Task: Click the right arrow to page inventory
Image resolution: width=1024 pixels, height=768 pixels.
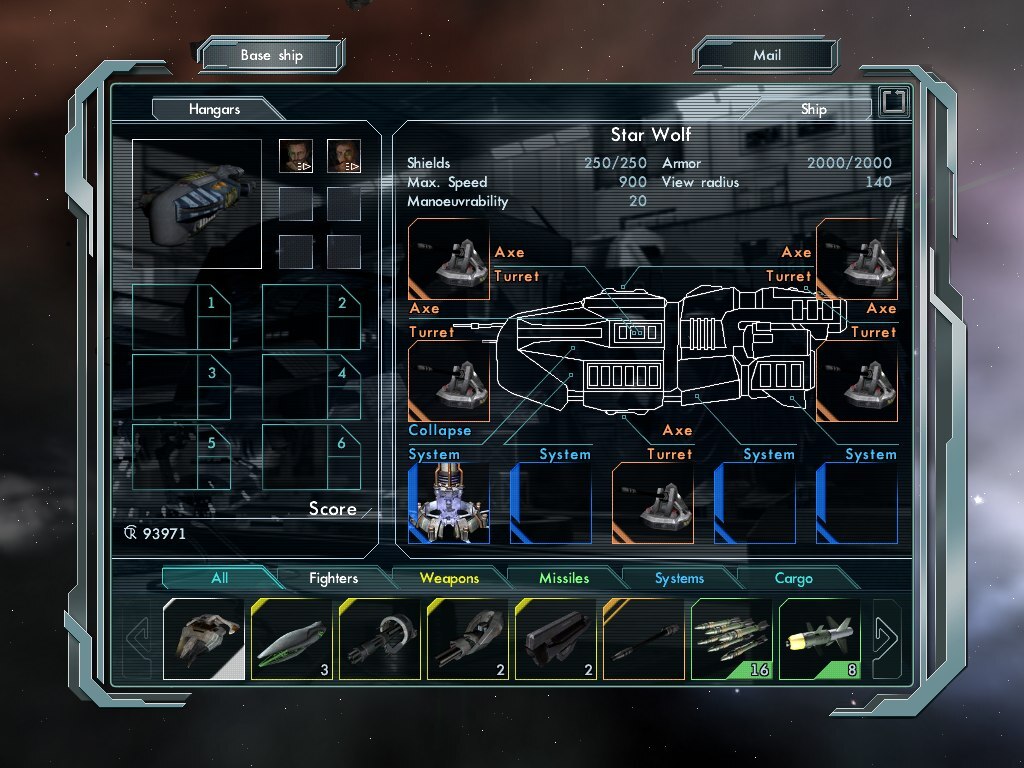Action: (887, 633)
